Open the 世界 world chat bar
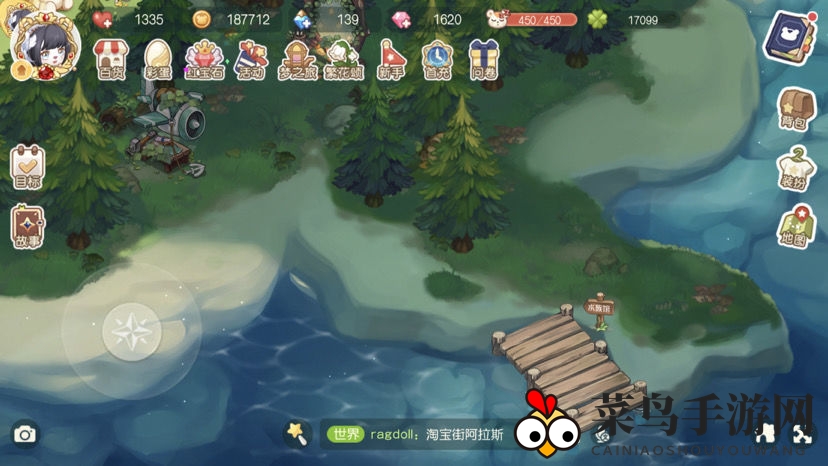The width and height of the screenshot is (828, 466). coord(420,434)
